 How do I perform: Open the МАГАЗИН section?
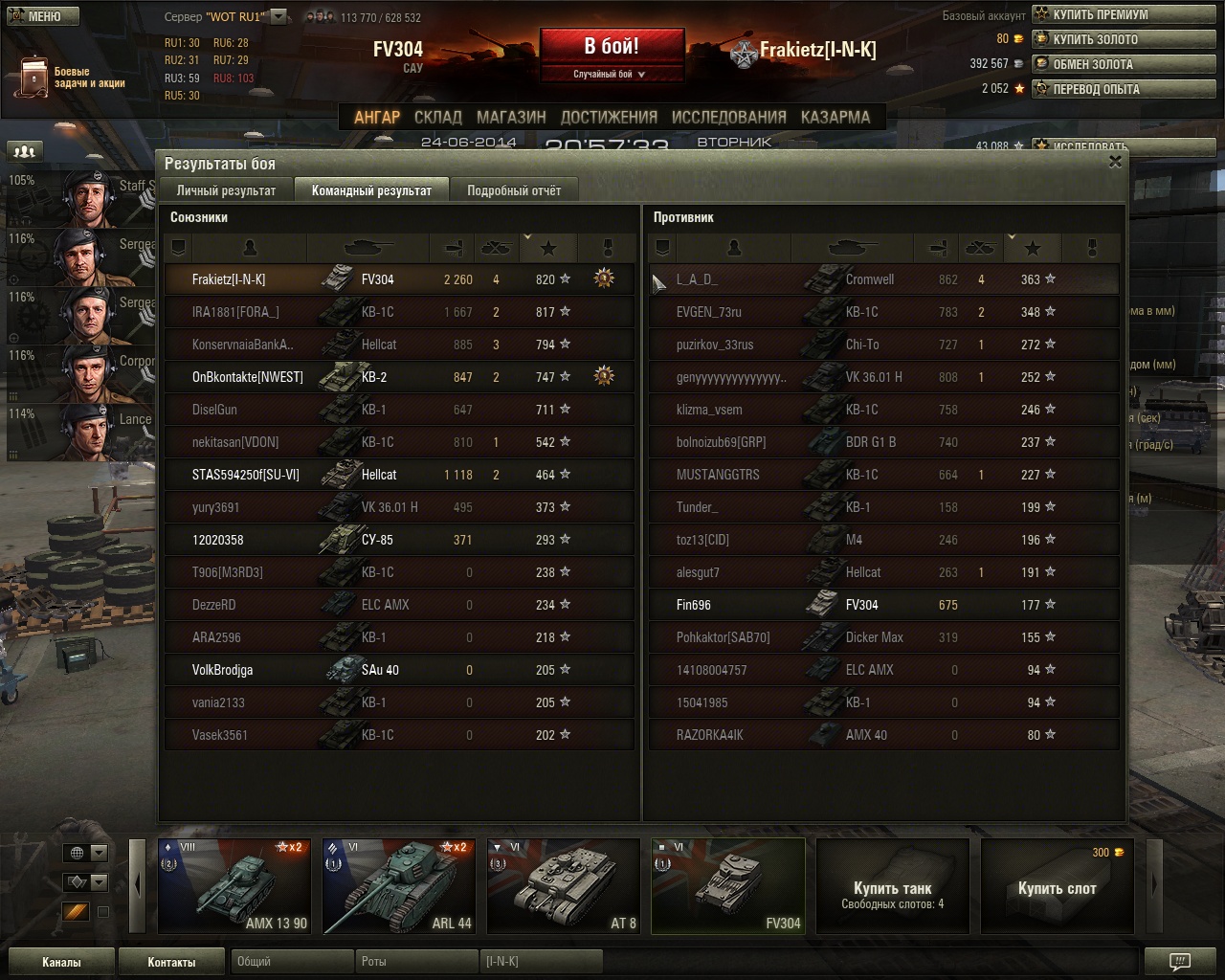(x=511, y=117)
